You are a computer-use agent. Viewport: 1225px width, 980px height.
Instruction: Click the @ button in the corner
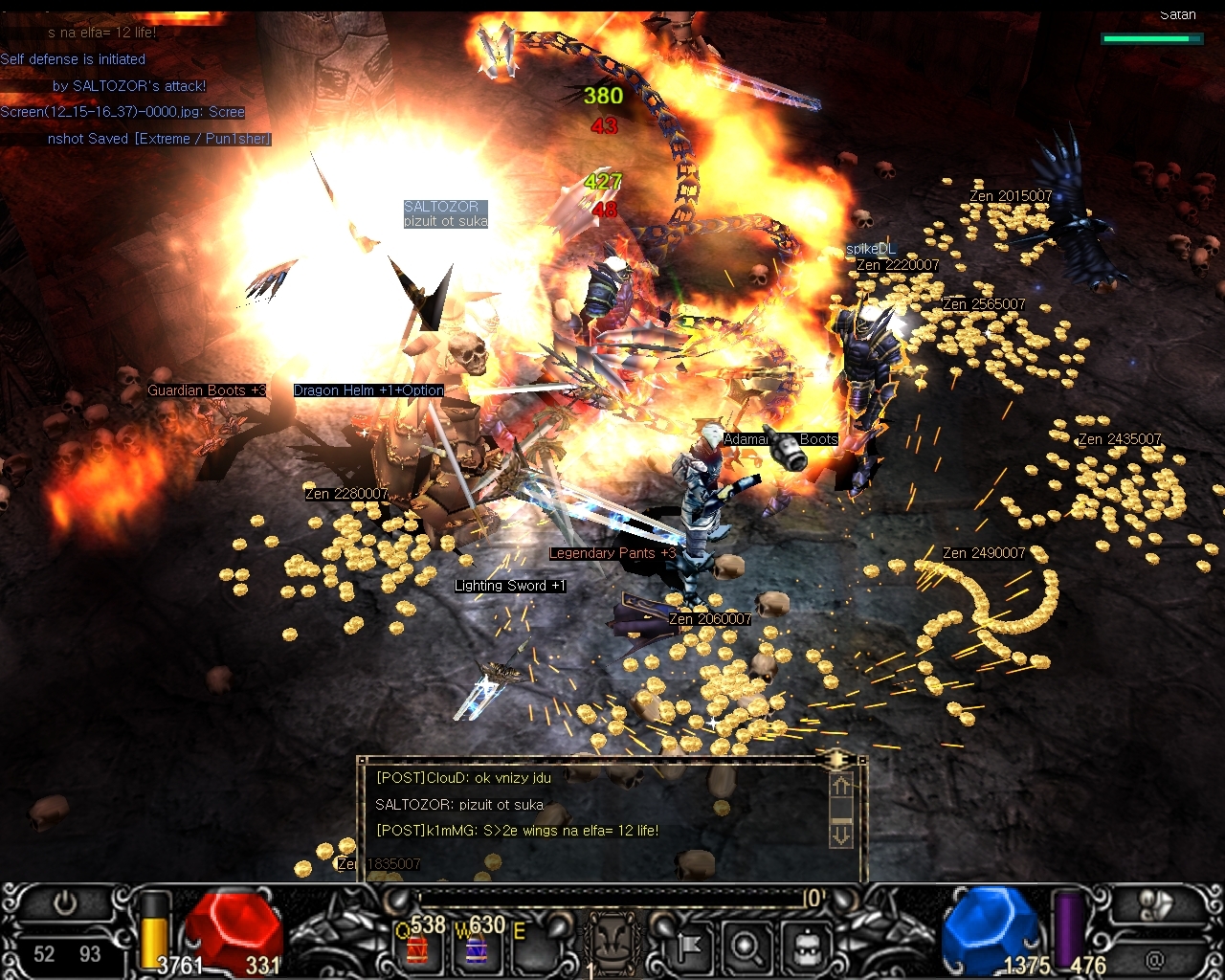pos(1155,957)
